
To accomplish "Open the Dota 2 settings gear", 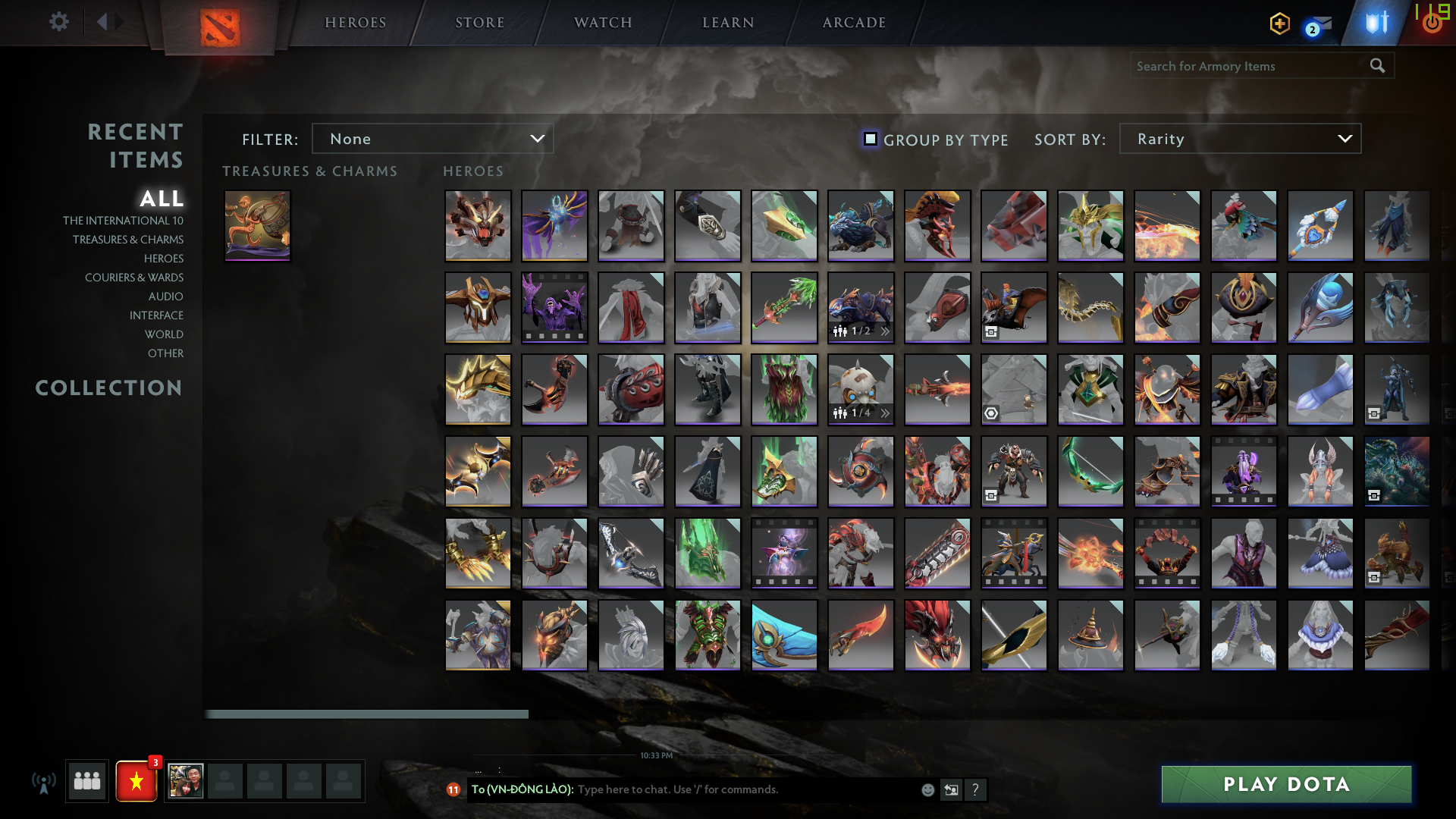I will [x=59, y=21].
